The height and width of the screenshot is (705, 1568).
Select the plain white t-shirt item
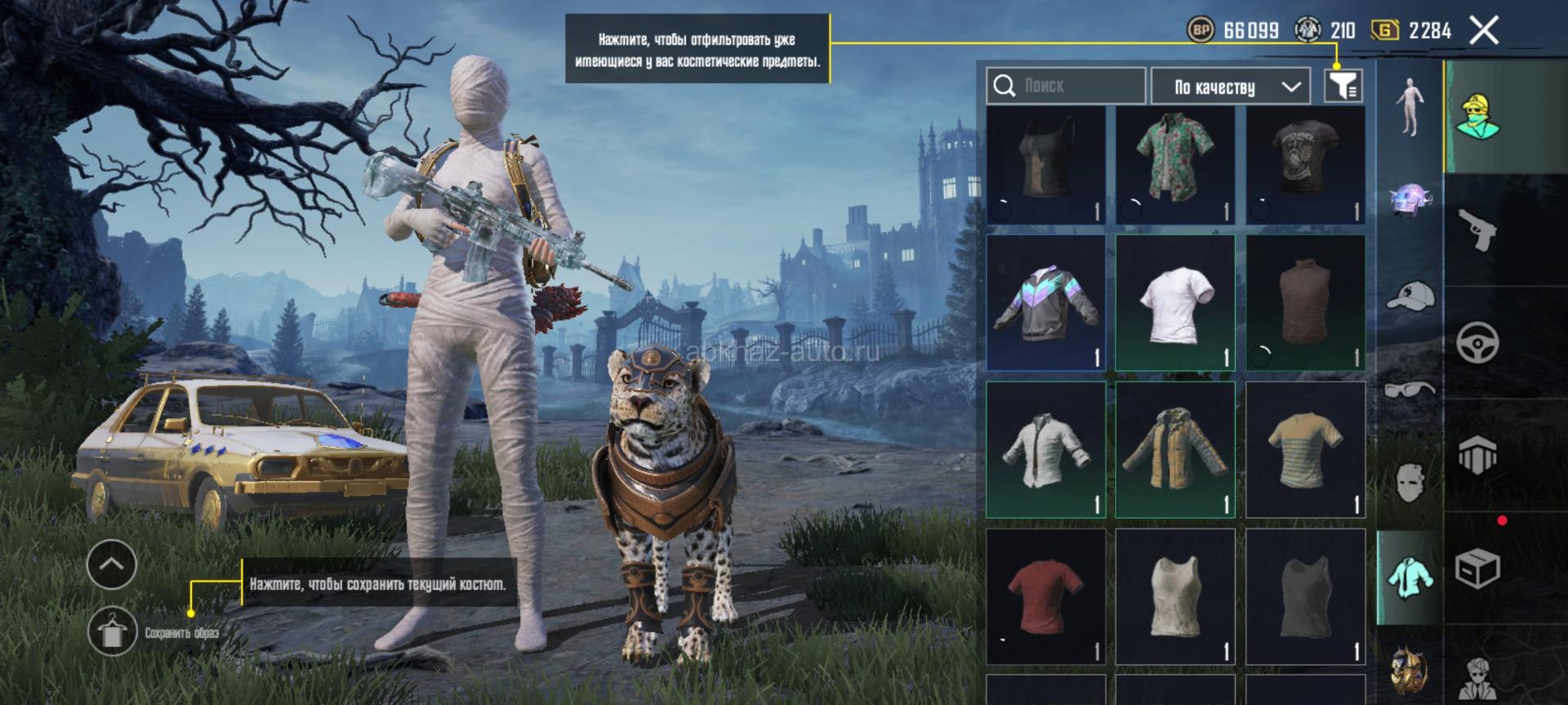[x=1175, y=302]
